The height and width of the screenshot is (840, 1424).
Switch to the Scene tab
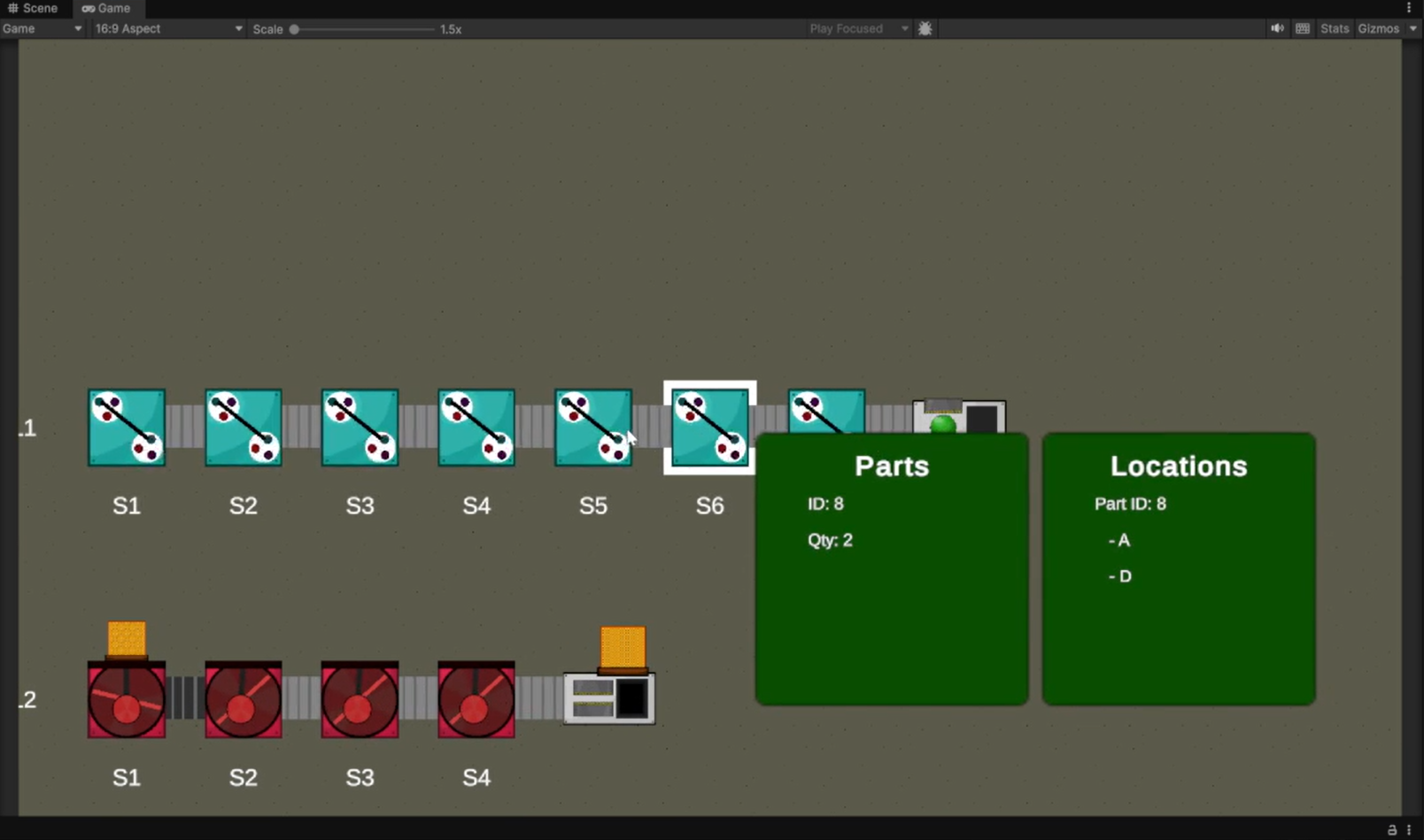pos(33,8)
